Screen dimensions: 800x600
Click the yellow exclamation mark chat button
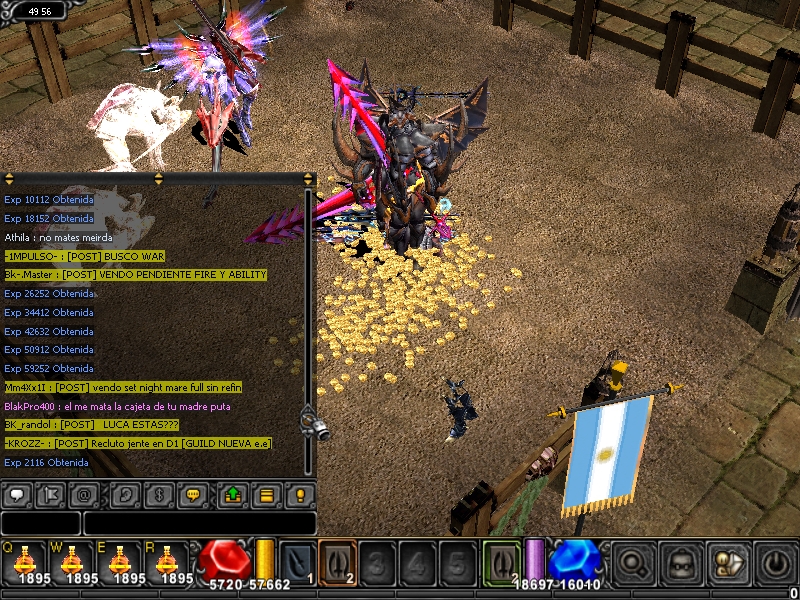(x=299, y=495)
